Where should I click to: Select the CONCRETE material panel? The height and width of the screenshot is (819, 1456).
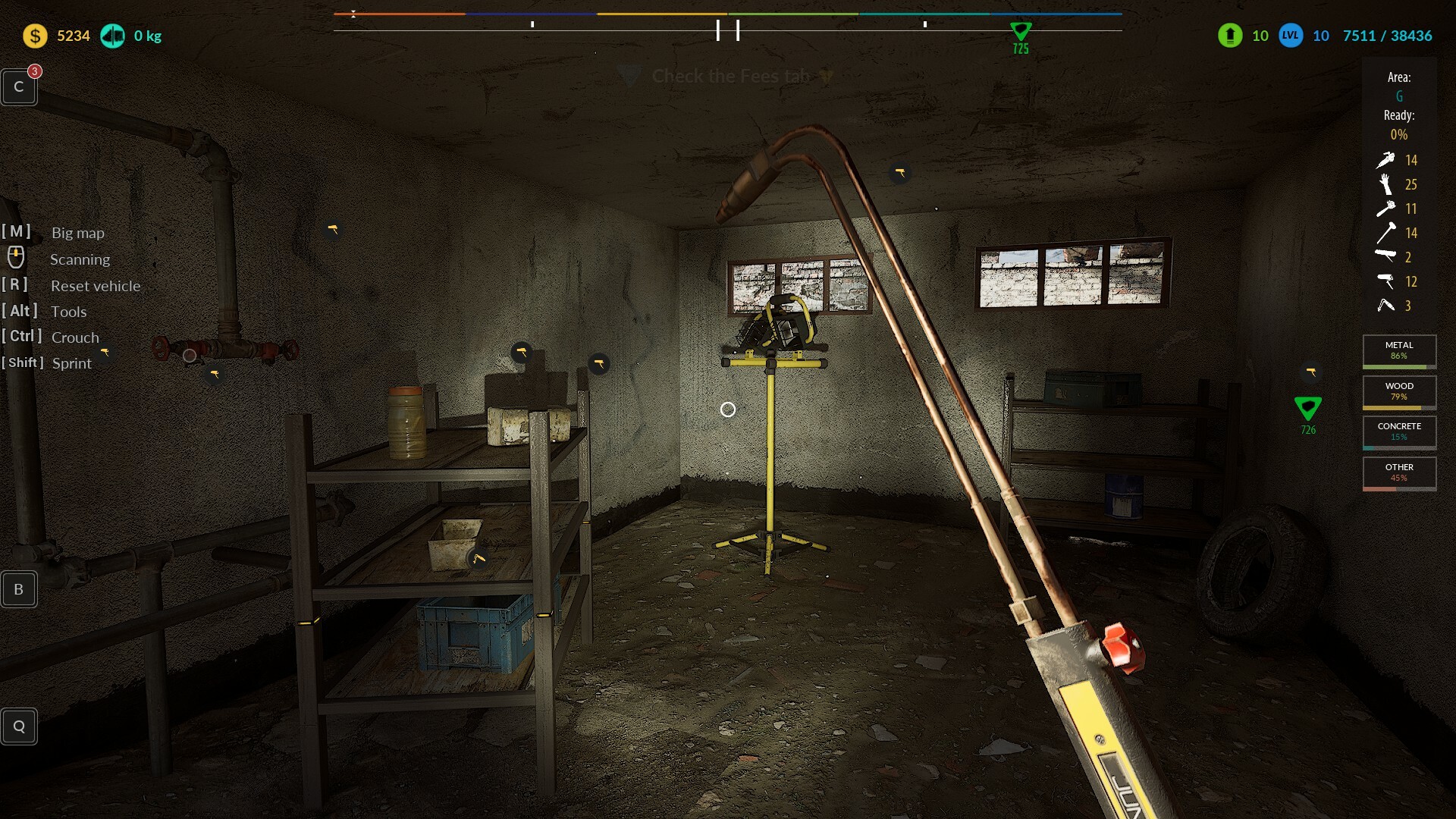(1399, 431)
